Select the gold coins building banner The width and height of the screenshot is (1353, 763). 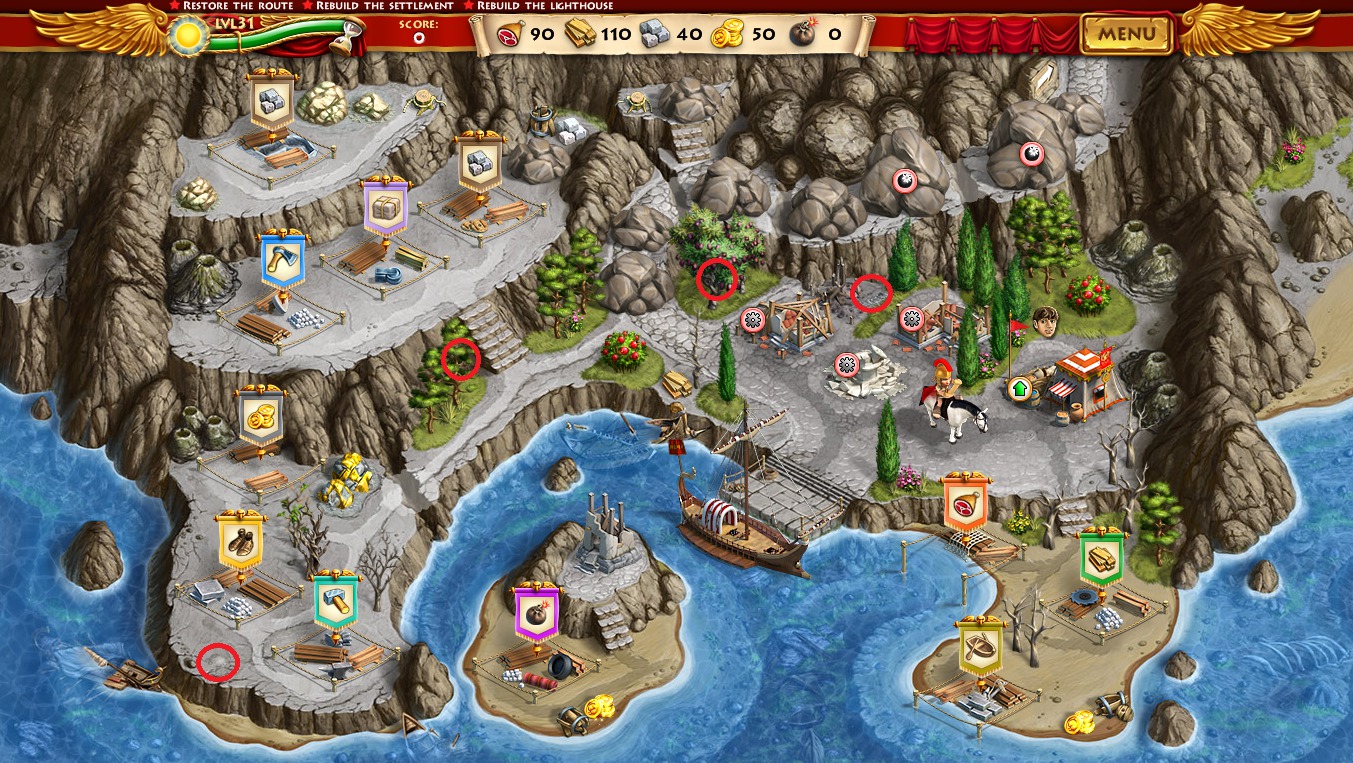point(262,415)
